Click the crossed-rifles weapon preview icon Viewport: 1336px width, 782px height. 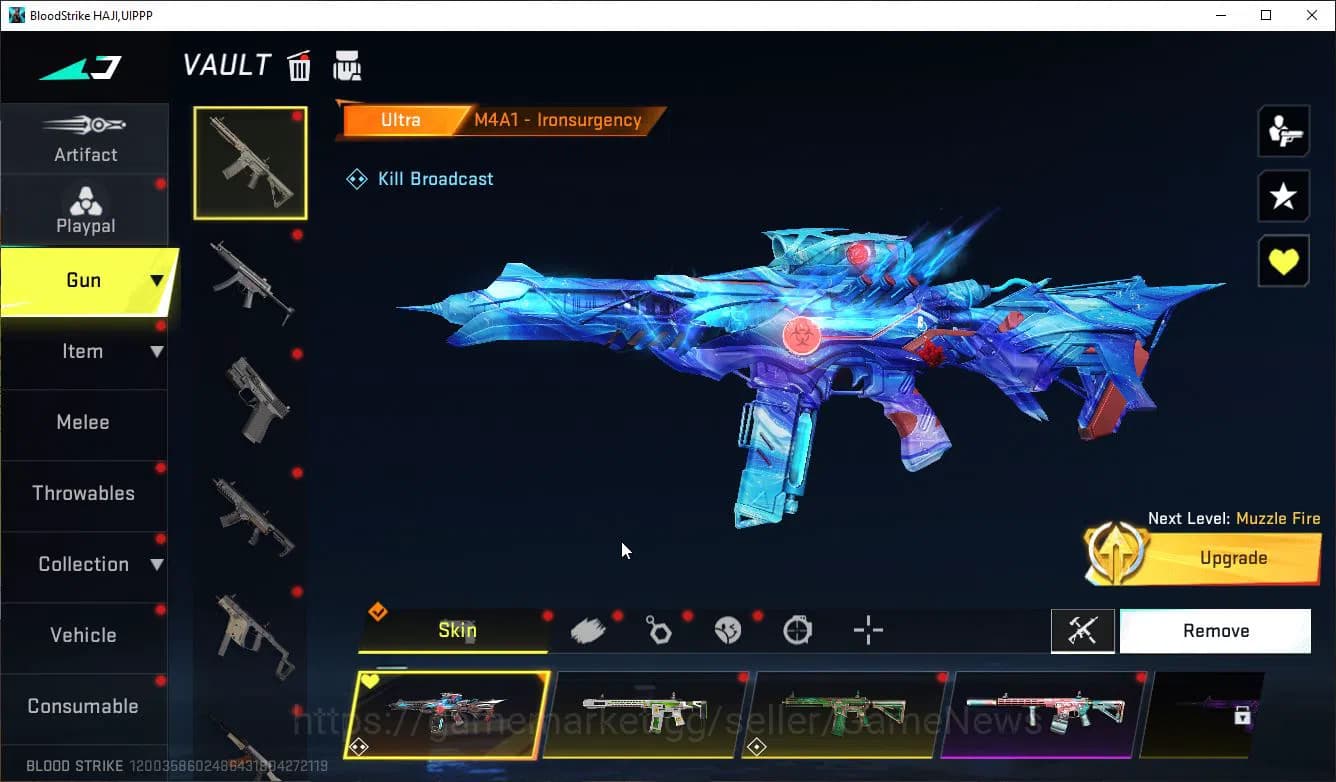(1083, 630)
